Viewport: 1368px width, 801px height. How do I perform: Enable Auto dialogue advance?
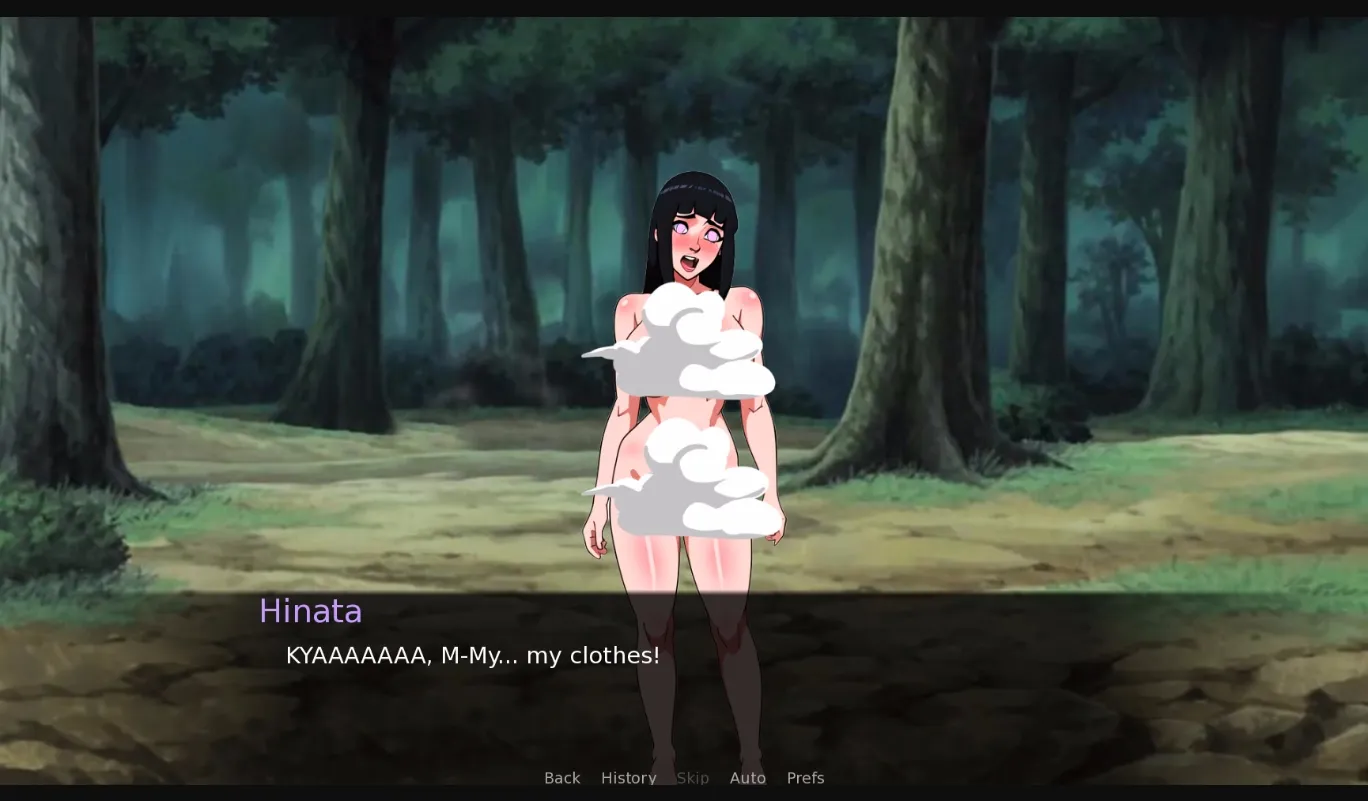(747, 777)
